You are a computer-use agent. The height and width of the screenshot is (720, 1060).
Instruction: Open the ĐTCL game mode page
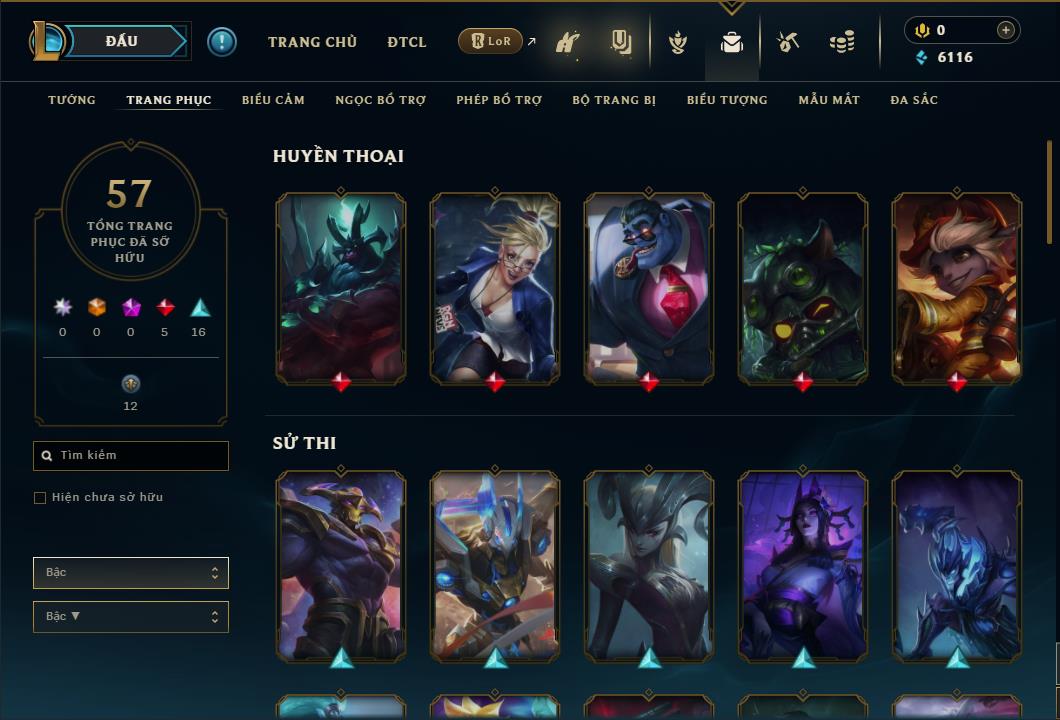407,42
